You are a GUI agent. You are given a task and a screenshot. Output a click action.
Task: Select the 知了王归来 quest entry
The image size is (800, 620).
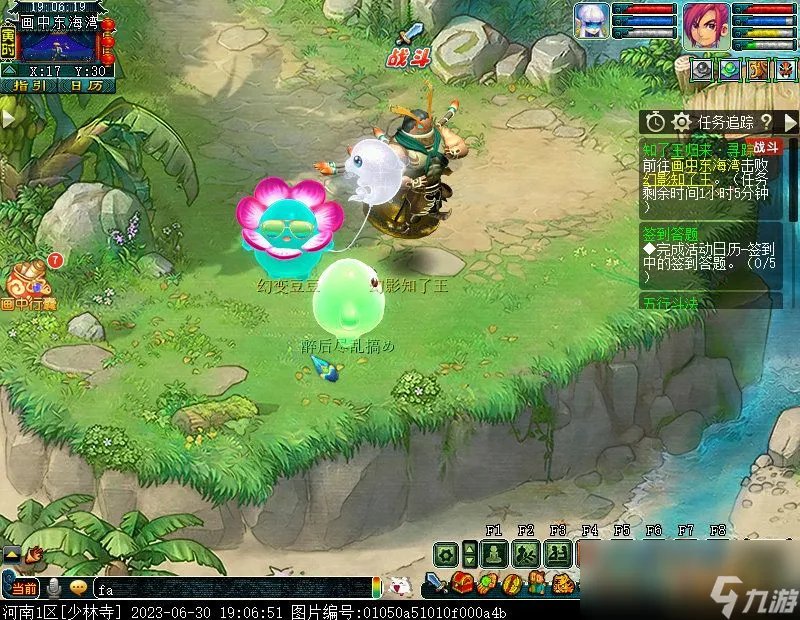point(700,149)
